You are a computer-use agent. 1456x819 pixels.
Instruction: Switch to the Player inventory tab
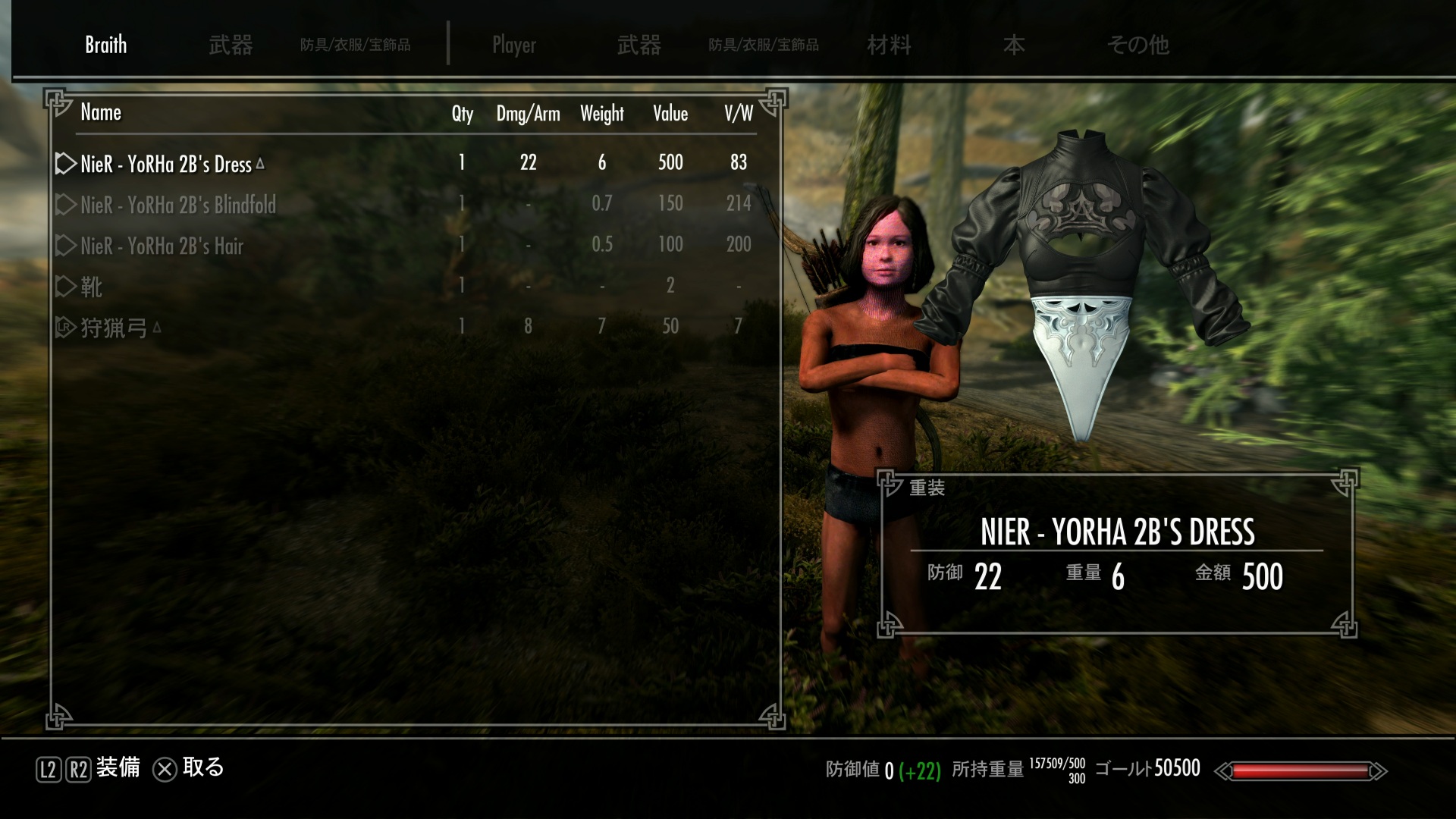[513, 45]
